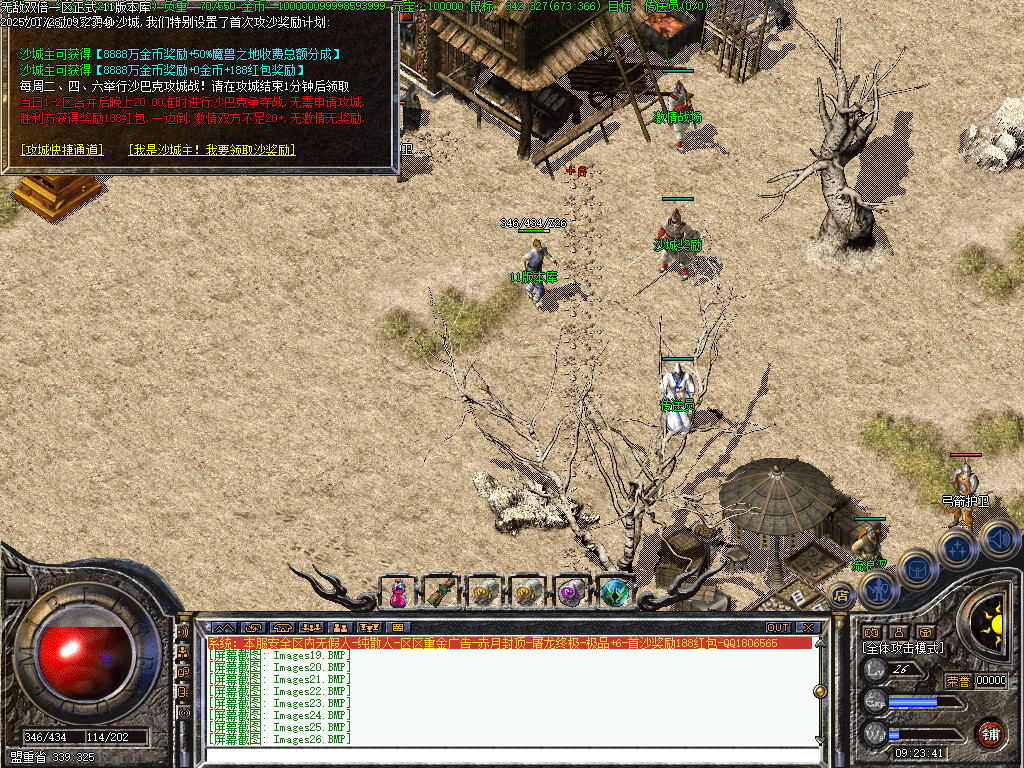Viewport: 1024px width, 768px height.
Task: Select 我是沙城主！我要领取沙奖励 option
Action: tap(211, 150)
